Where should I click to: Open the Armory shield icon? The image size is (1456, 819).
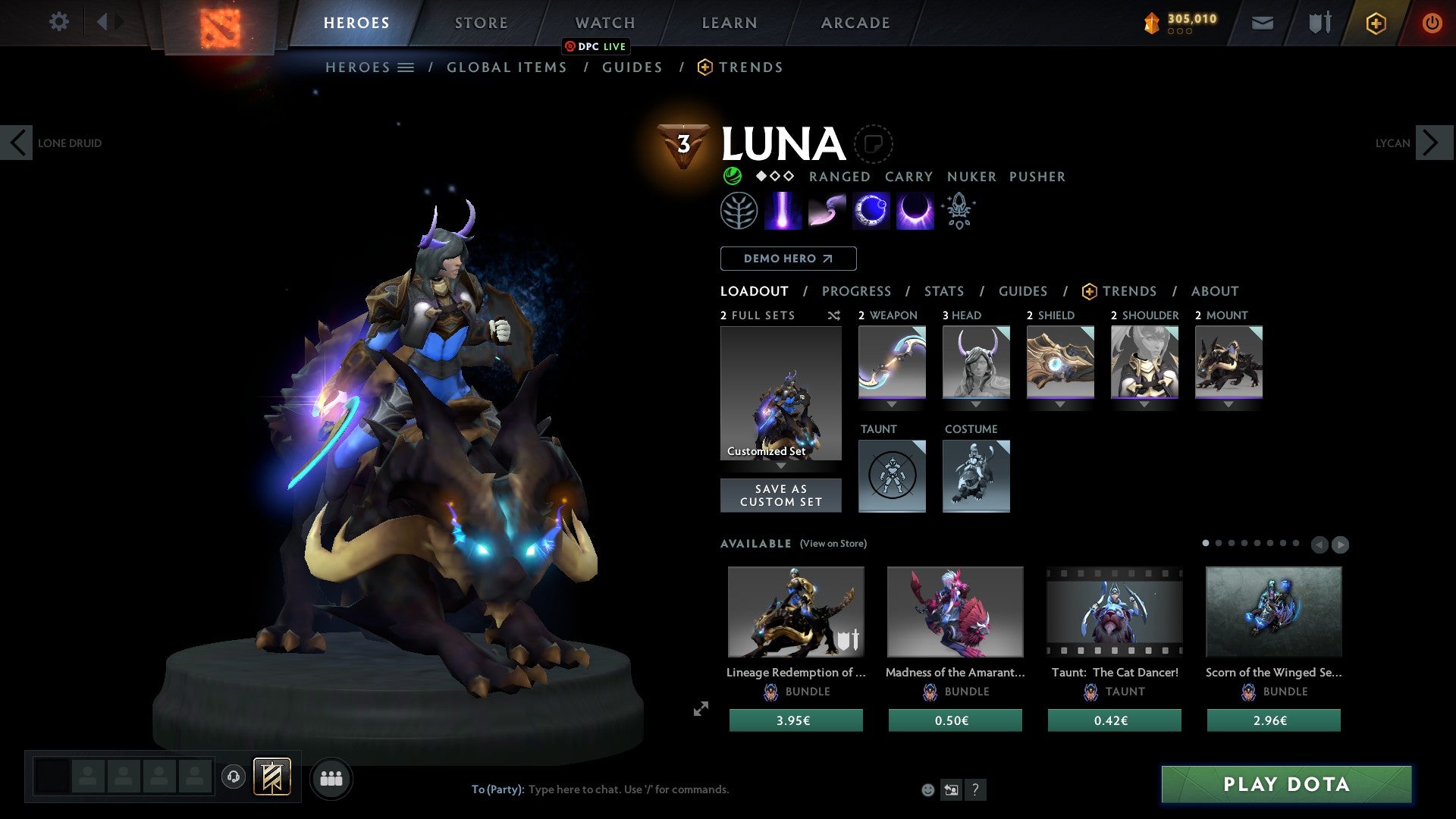click(1318, 23)
